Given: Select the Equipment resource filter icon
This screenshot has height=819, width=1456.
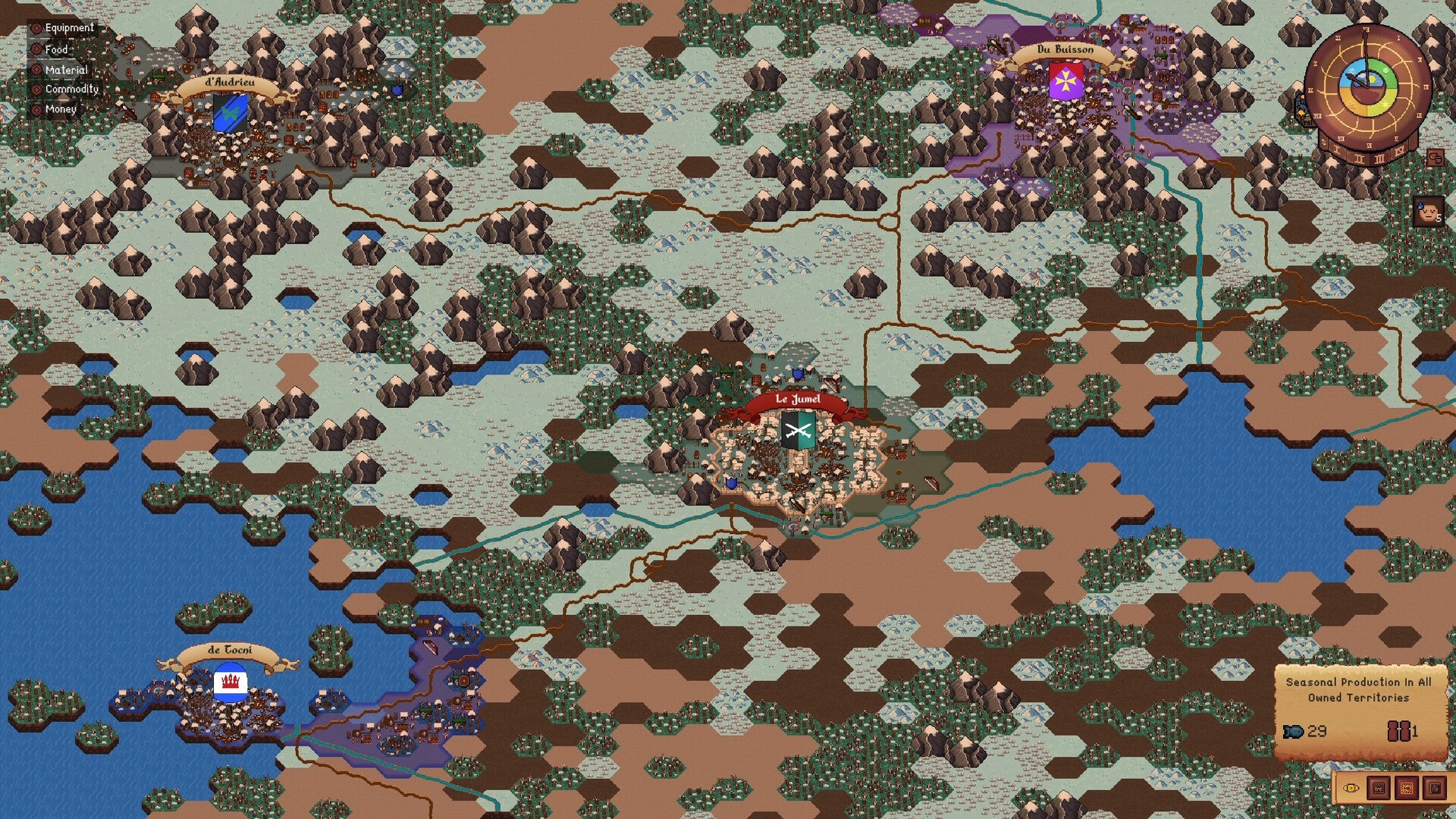Looking at the screenshot, I should click(36, 28).
